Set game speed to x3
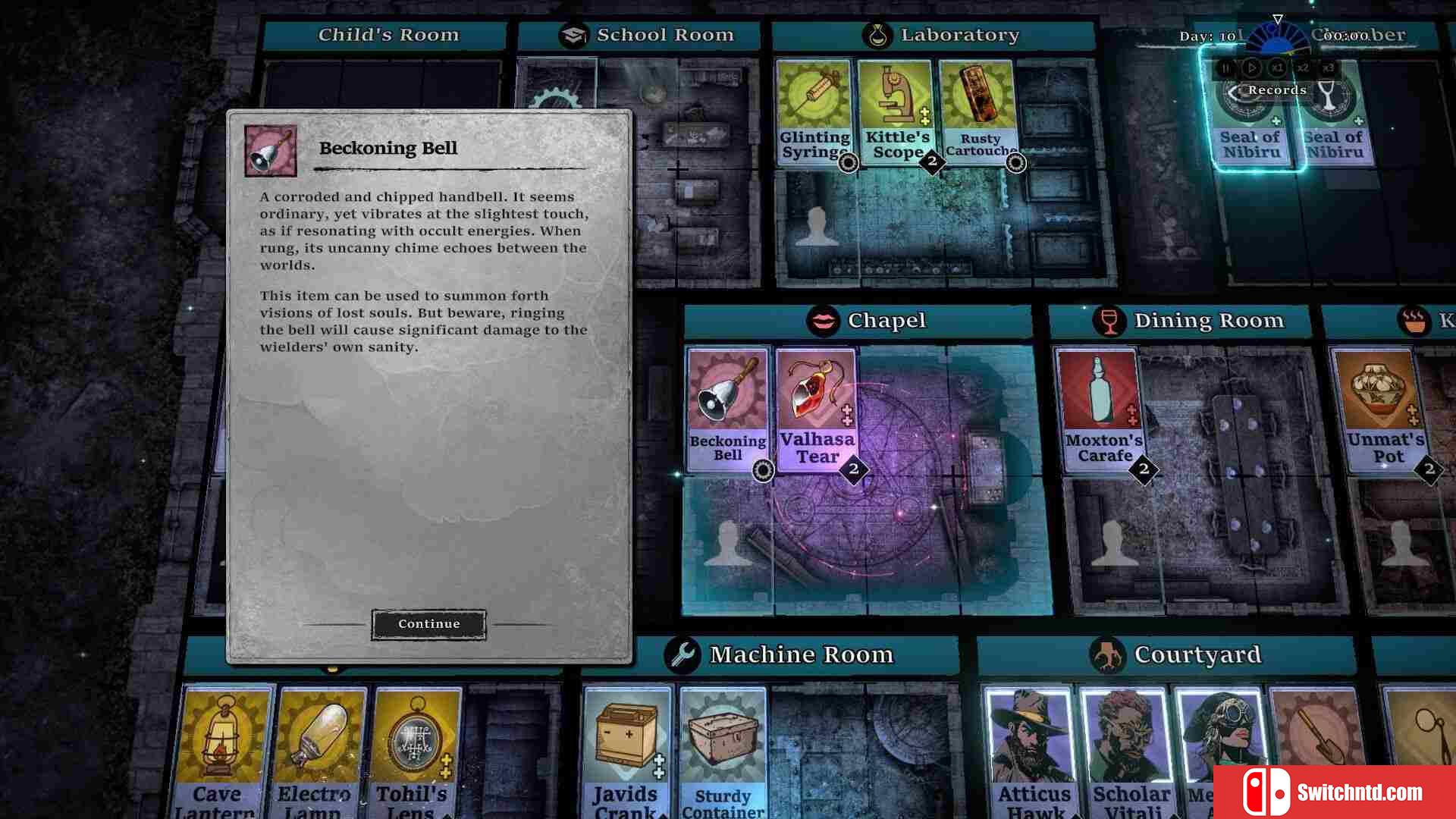 [1328, 67]
